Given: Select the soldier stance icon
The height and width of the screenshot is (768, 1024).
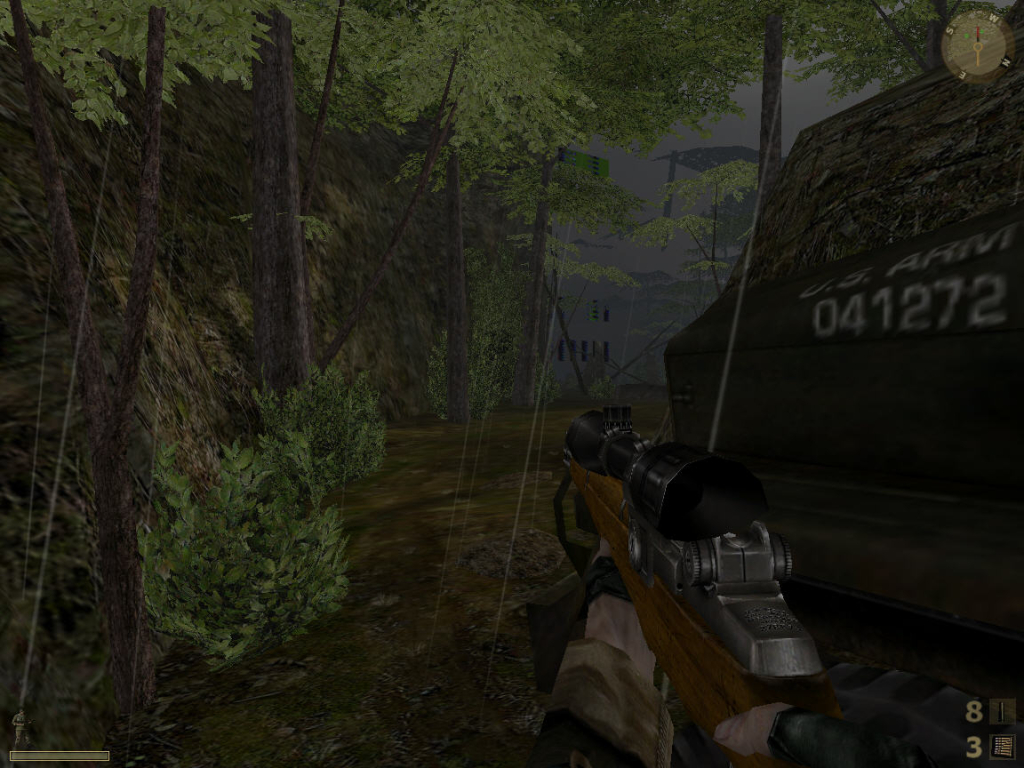Looking at the screenshot, I should (x=18, y=728).
